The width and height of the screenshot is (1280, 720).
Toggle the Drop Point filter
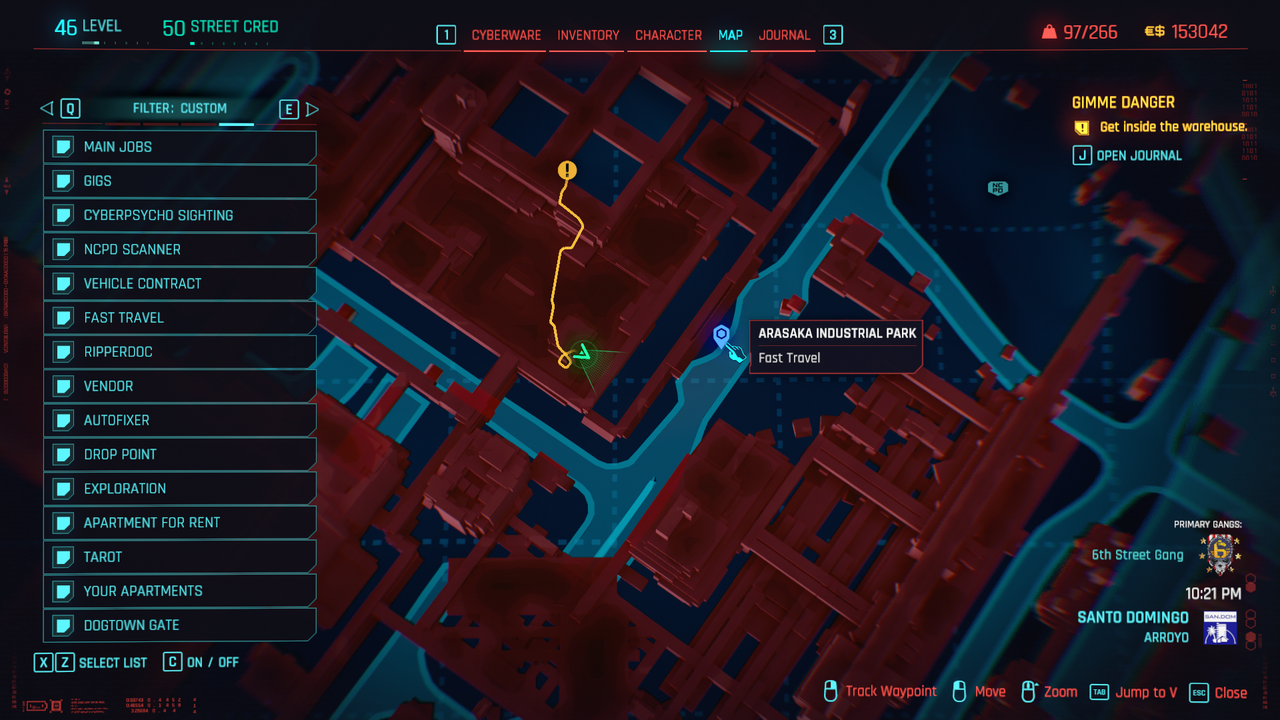point(180,454)
